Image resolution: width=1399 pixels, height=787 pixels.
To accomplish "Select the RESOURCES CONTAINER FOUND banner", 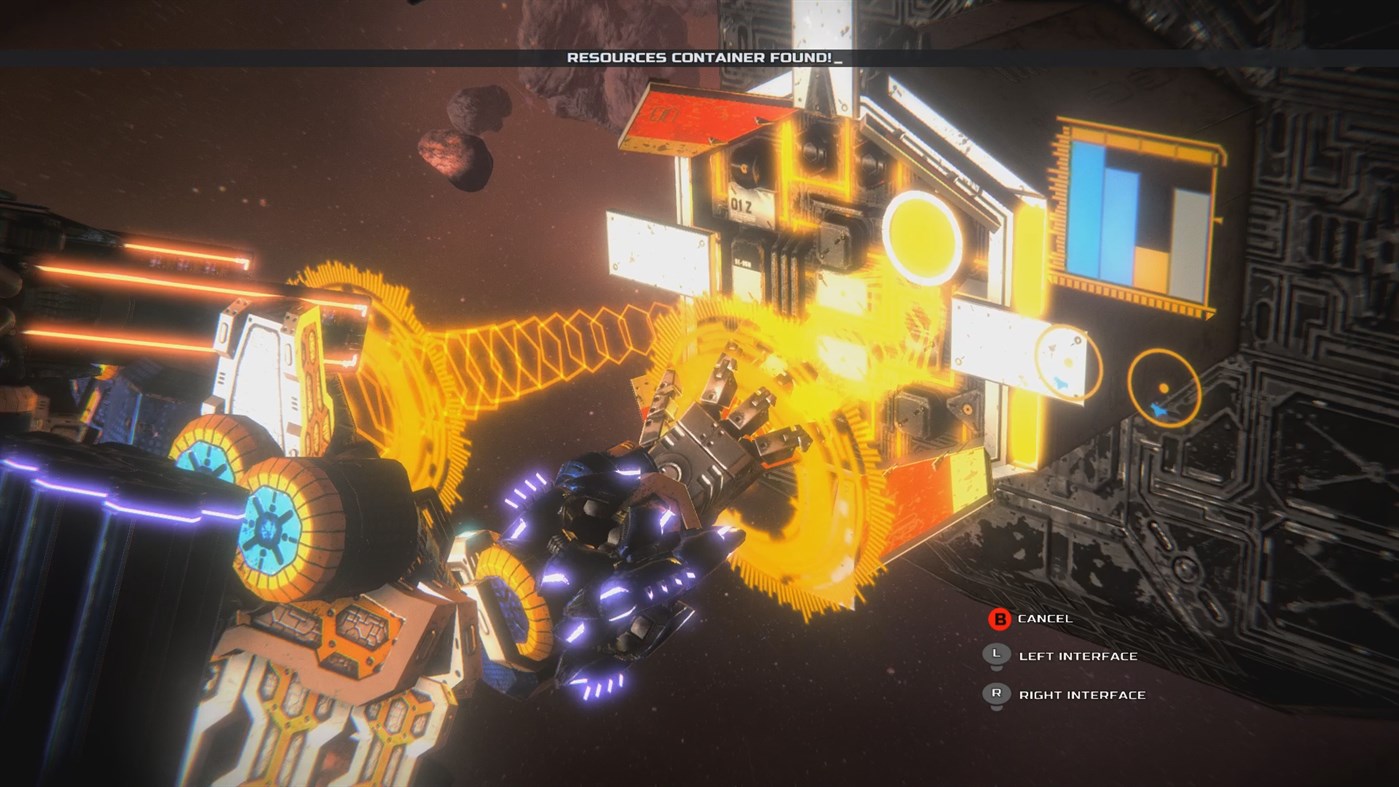I will 700,57.
